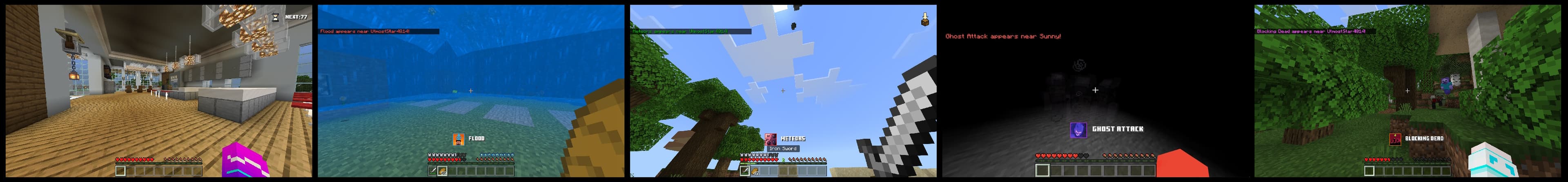Click the pink Meteors event icon
The image size is (1568, 182).
pos(771,140)
